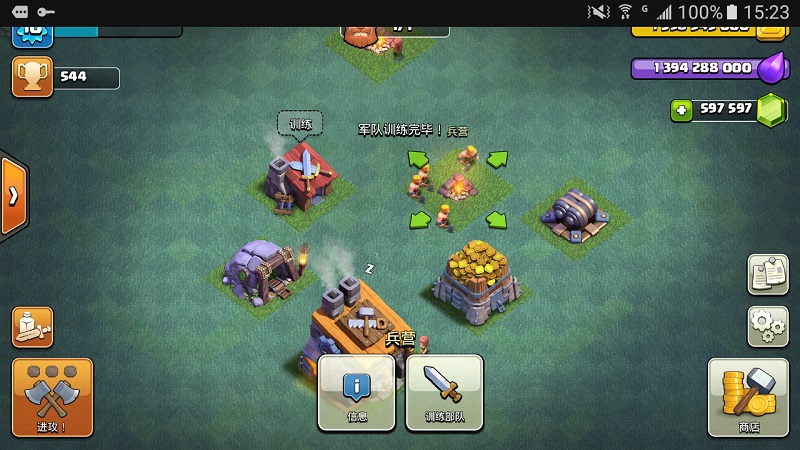Add gems with green plus button

pyautogui.click(x=682, y=110)
